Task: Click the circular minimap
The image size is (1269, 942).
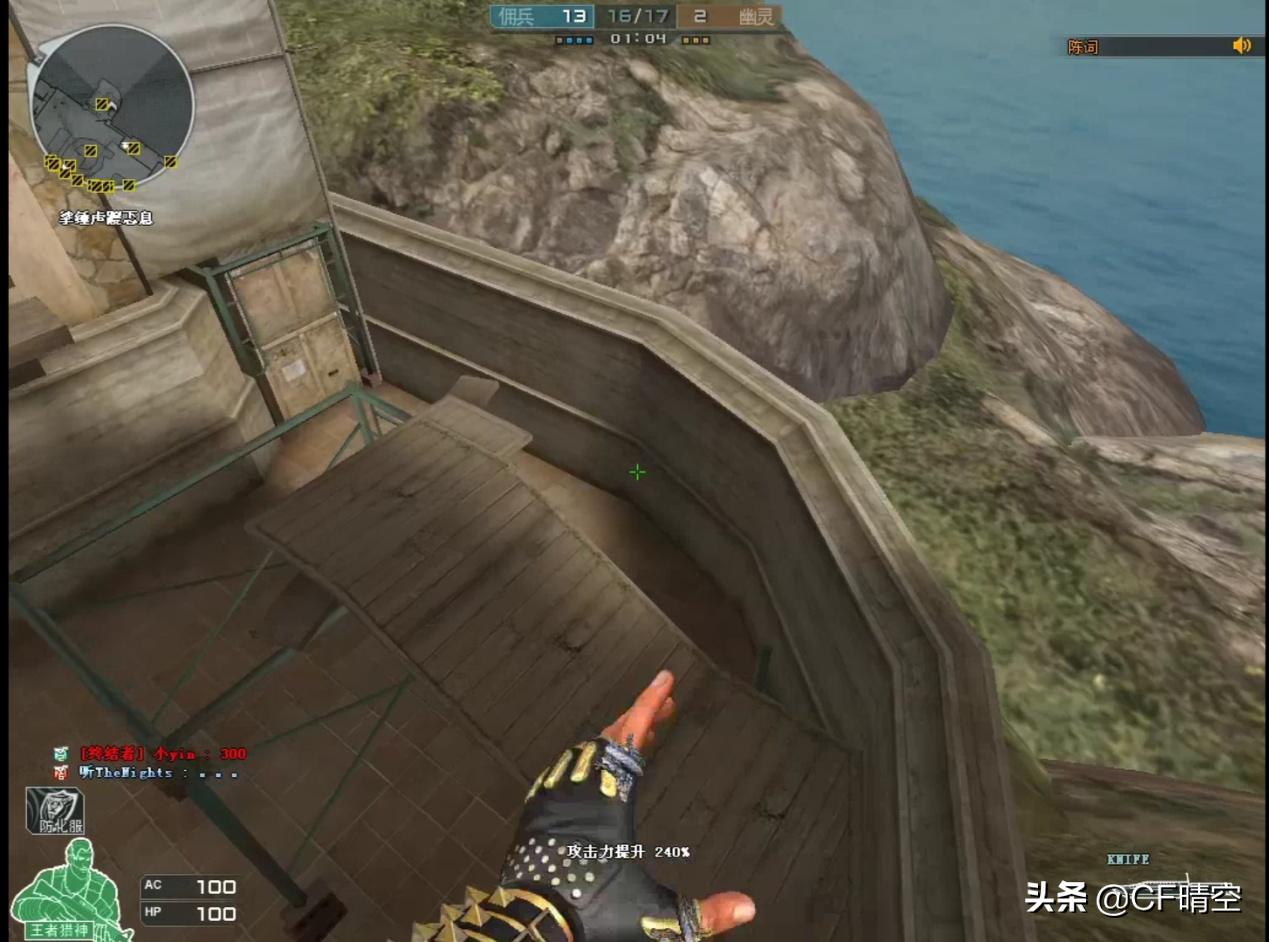Action: [x=111, y=108]
